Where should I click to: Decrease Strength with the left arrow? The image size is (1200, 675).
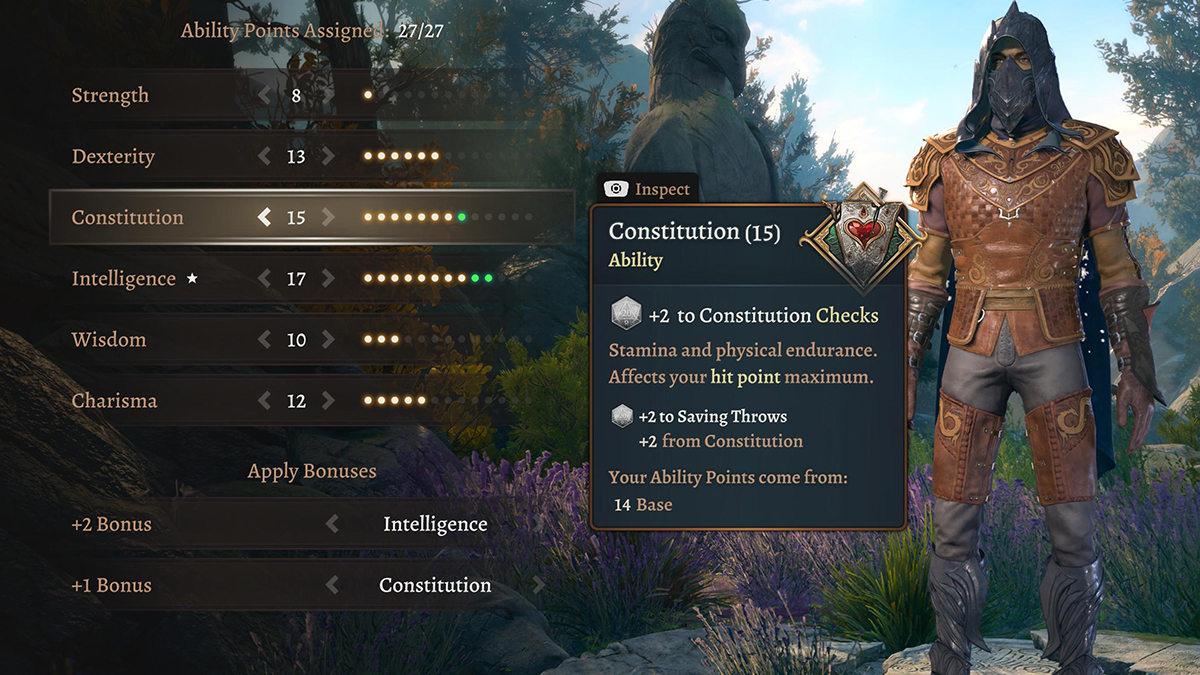[x=265, y=96]
